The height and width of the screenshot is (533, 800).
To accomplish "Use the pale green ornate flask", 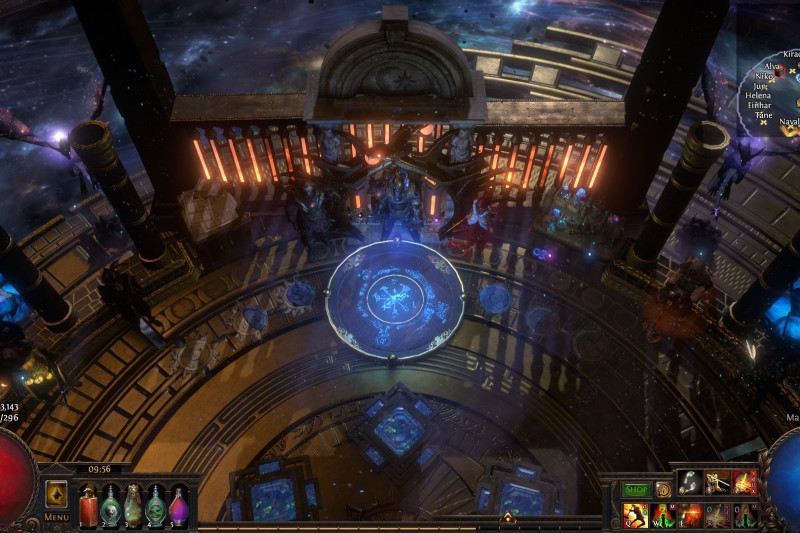I will [132, 504].
